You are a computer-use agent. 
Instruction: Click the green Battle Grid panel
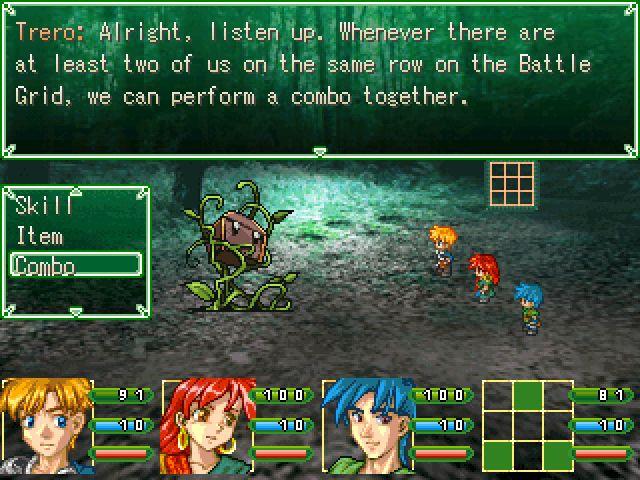pyautogui.click(x=526, y=425)
